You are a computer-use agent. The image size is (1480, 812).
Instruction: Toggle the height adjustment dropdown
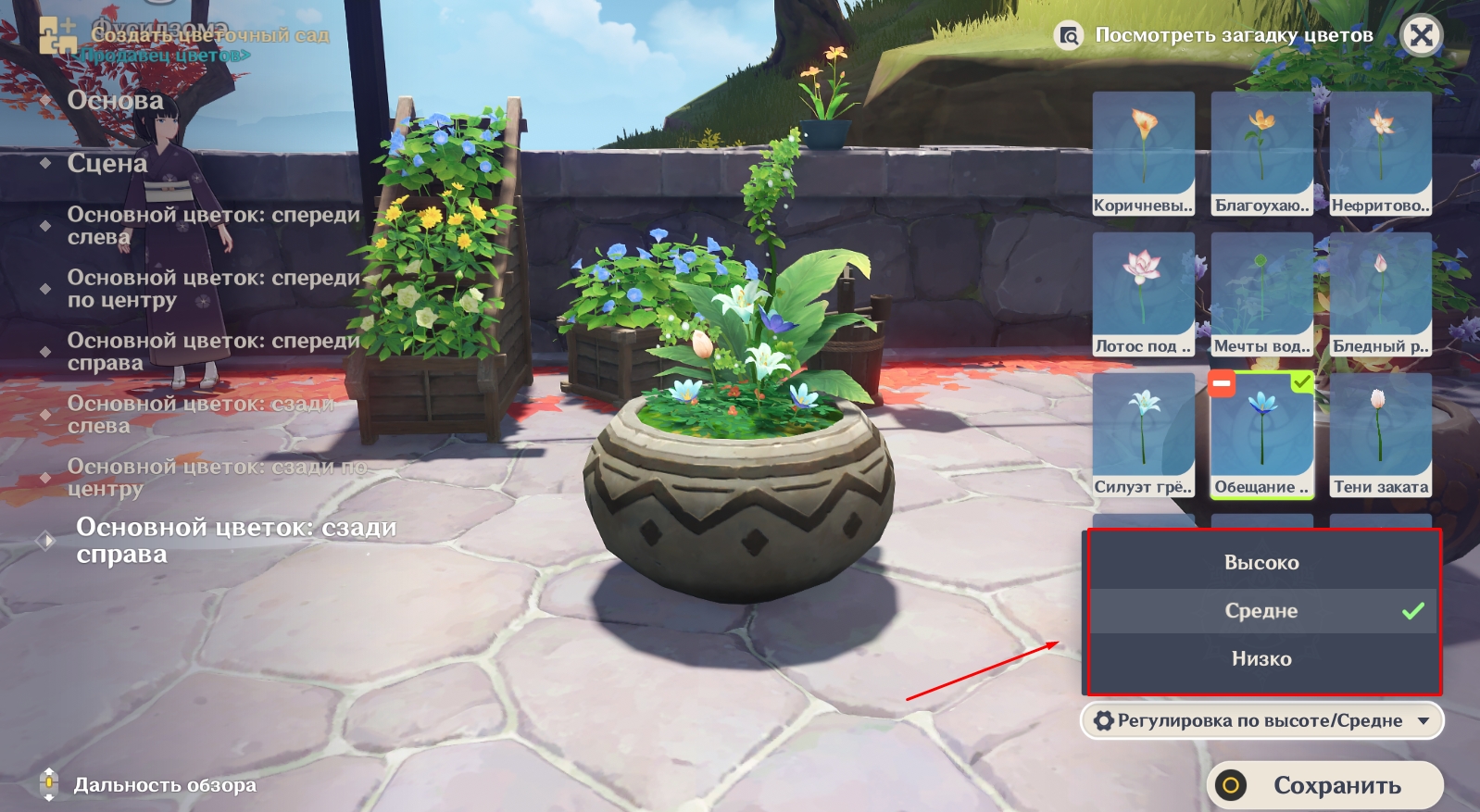(x=1261, y=721)
